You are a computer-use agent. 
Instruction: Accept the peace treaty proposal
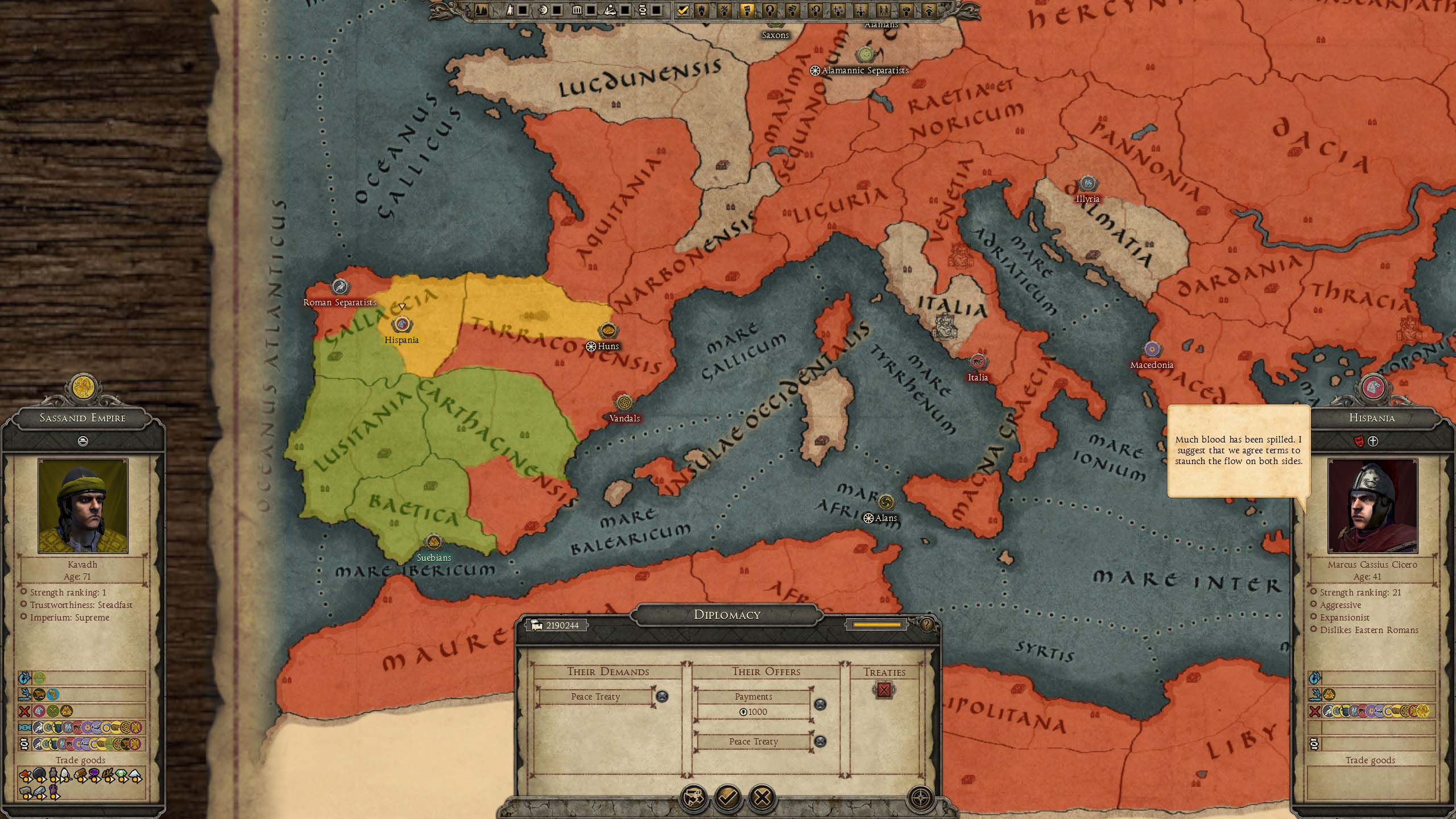point(728,797)
